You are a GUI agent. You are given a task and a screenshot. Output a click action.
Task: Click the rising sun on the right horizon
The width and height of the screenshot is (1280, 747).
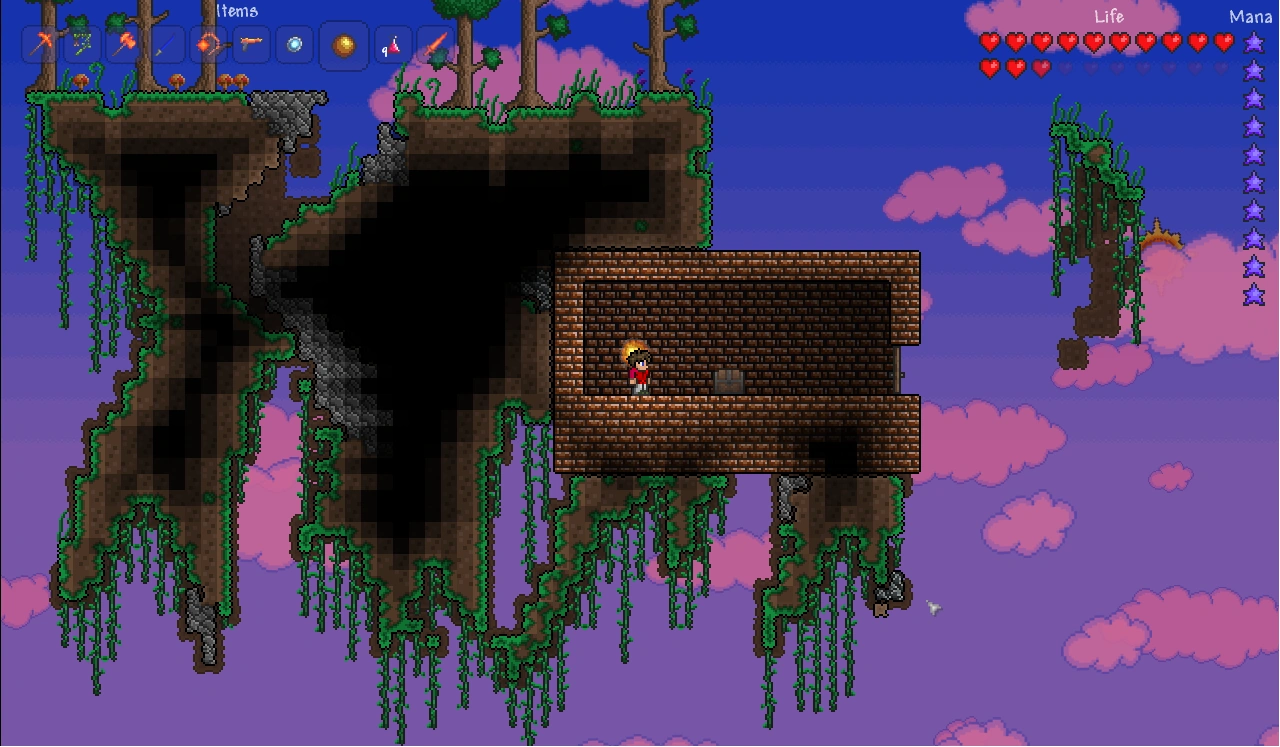(x=1163, y=240)
